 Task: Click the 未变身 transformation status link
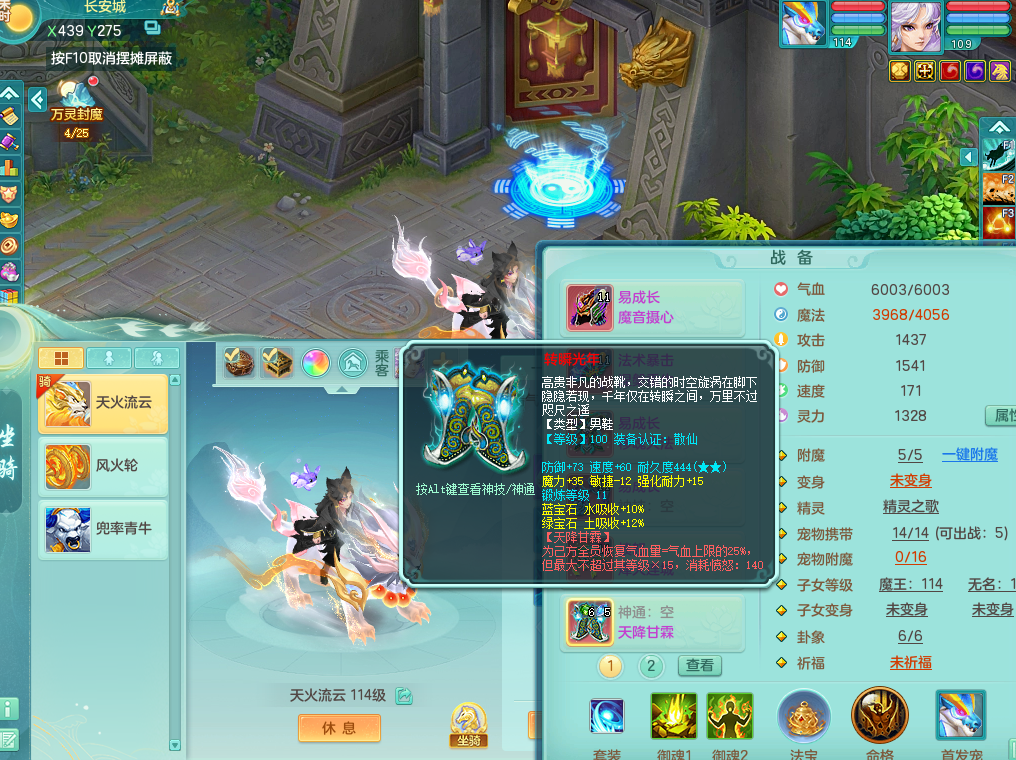[910, 481]
